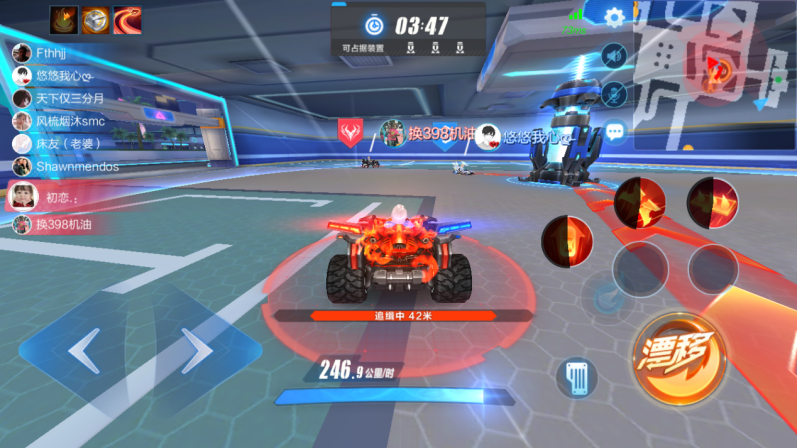Open the chat speech bubble
The image size is (797, 448).
click(x=614, y=130)
